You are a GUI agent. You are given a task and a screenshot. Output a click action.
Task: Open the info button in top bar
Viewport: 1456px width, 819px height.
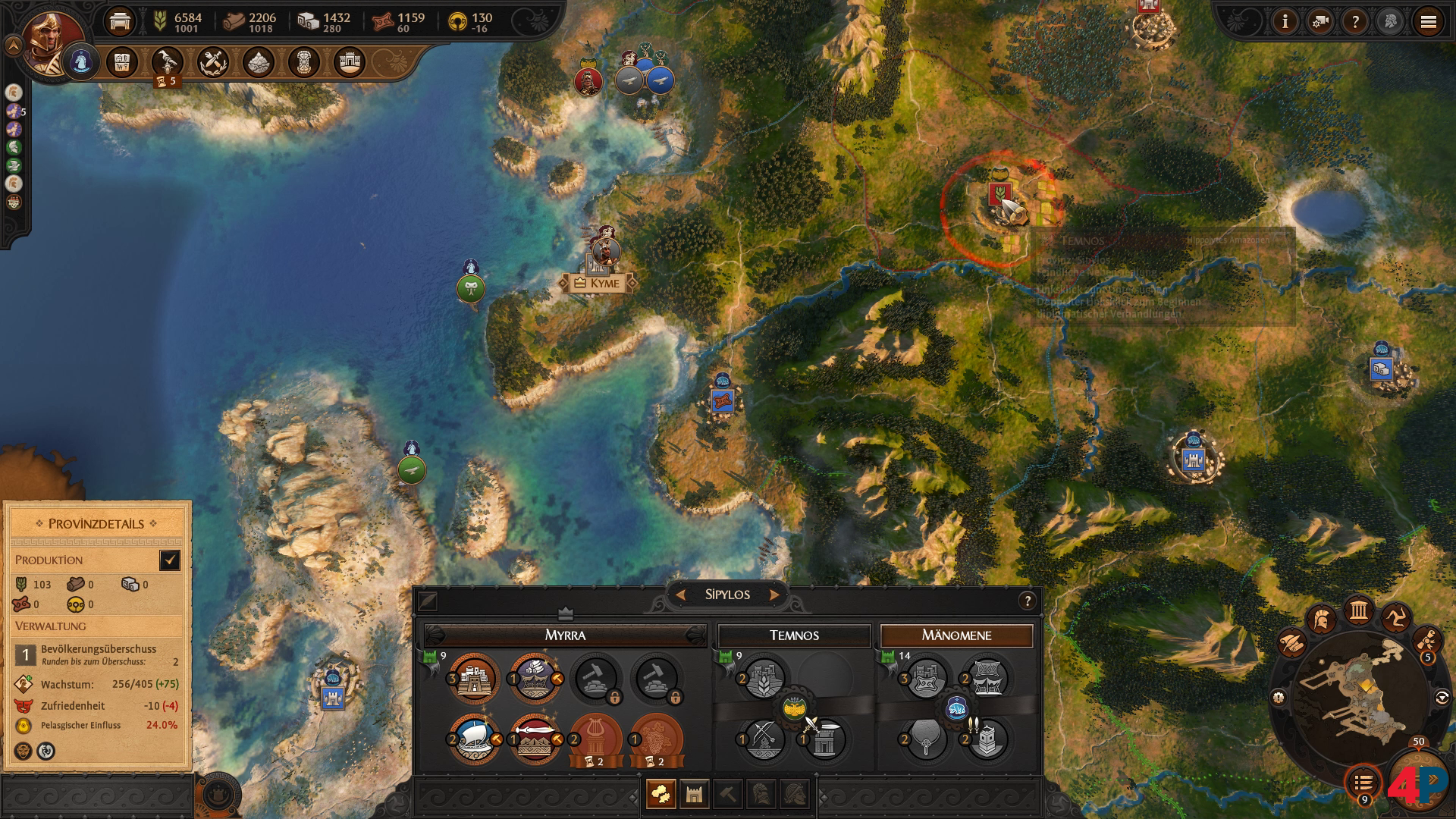pyautogui.click(x=1285, y=22)
